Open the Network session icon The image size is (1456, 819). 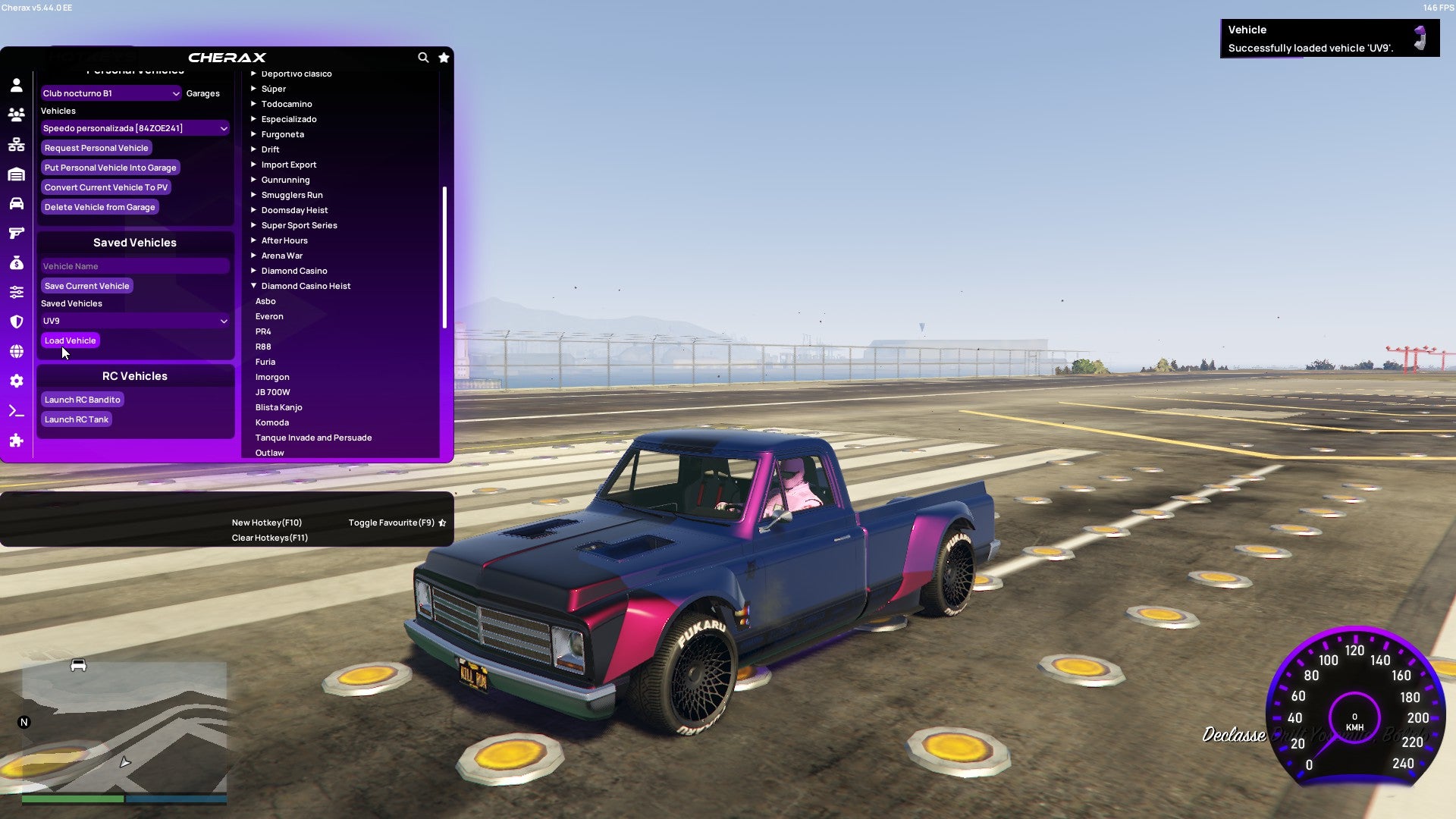coord(17,143)
